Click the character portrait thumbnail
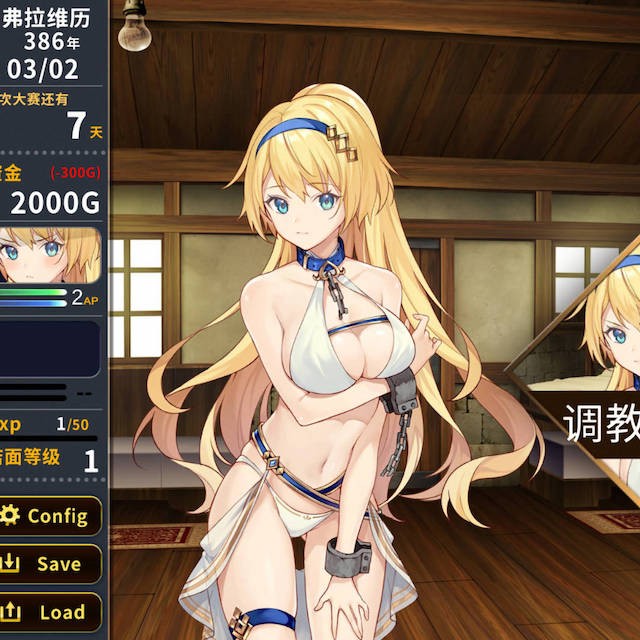The height and width of the screenshot is (640, 640). tap(48, 255)
